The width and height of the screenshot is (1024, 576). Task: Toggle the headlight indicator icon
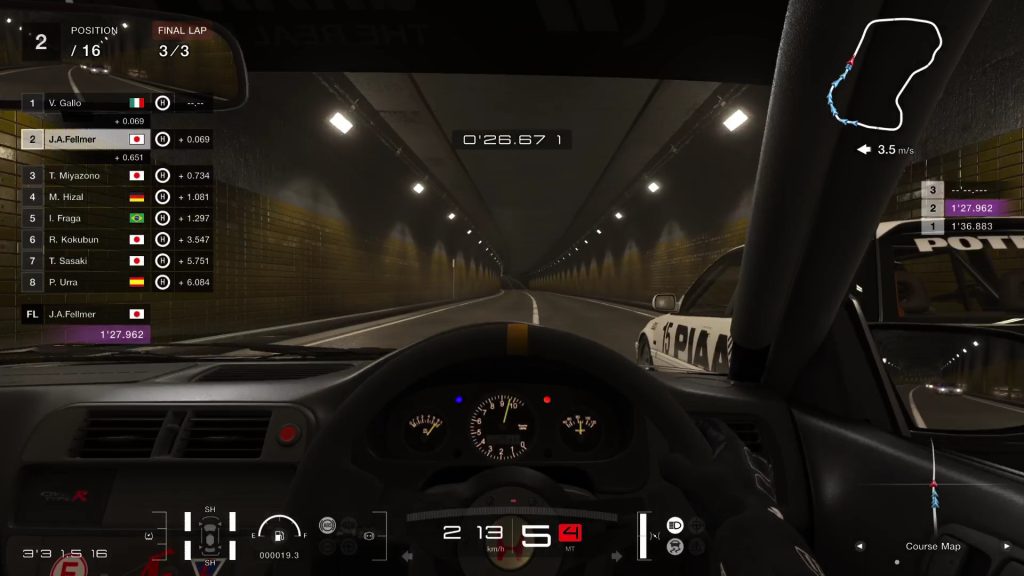pyautogui.click(x=675, y=525)
